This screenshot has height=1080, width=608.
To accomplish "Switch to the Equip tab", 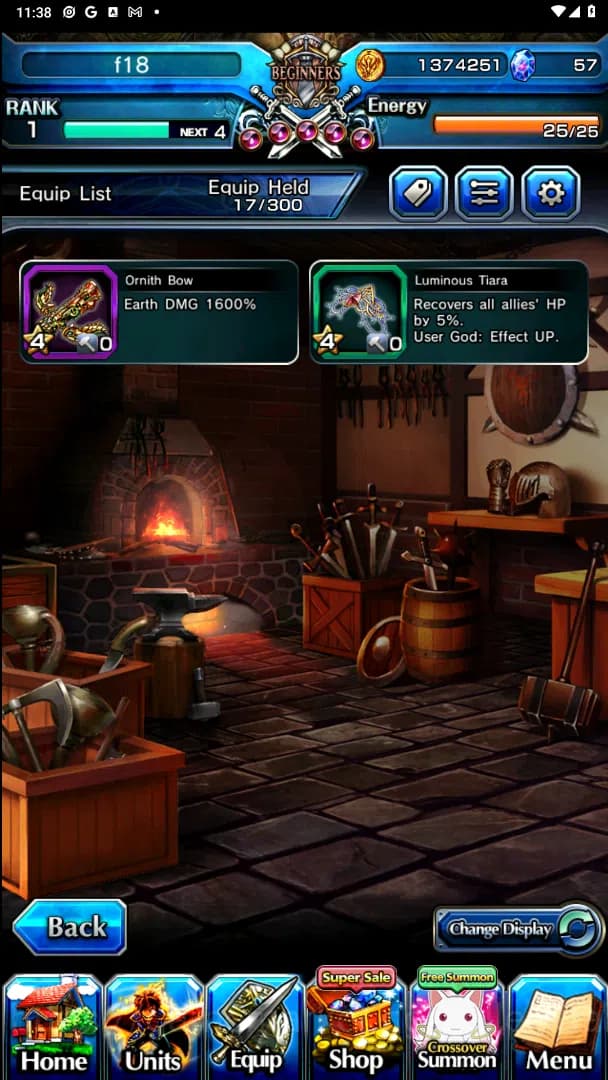I will [x=254, y=1025].
